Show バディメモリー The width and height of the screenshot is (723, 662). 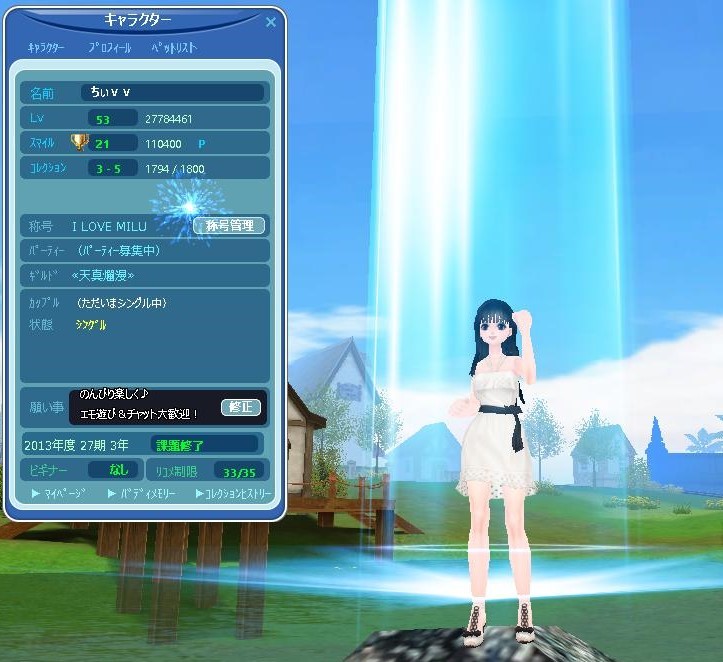142,493
